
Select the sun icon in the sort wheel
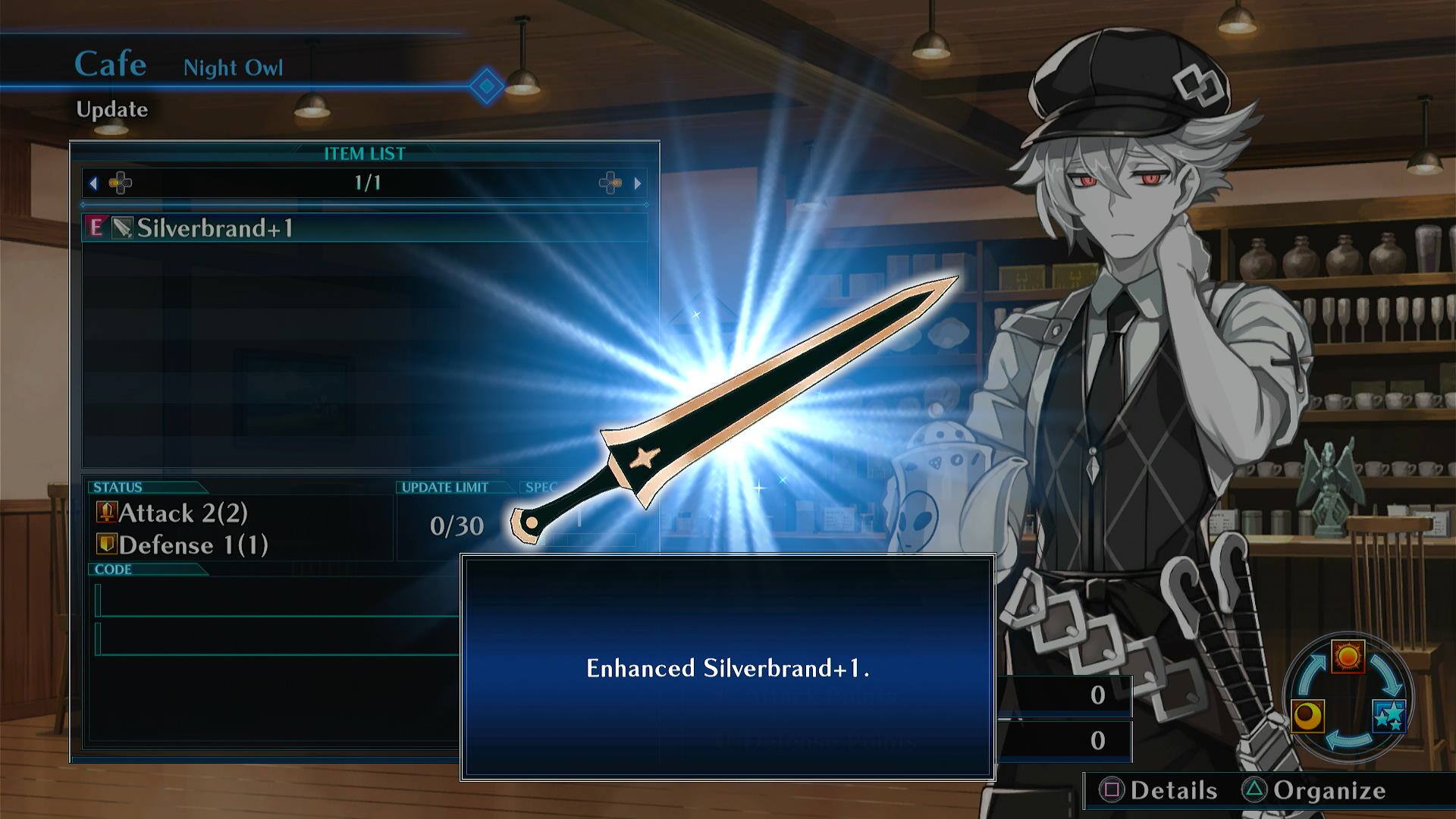[1348, 657]
